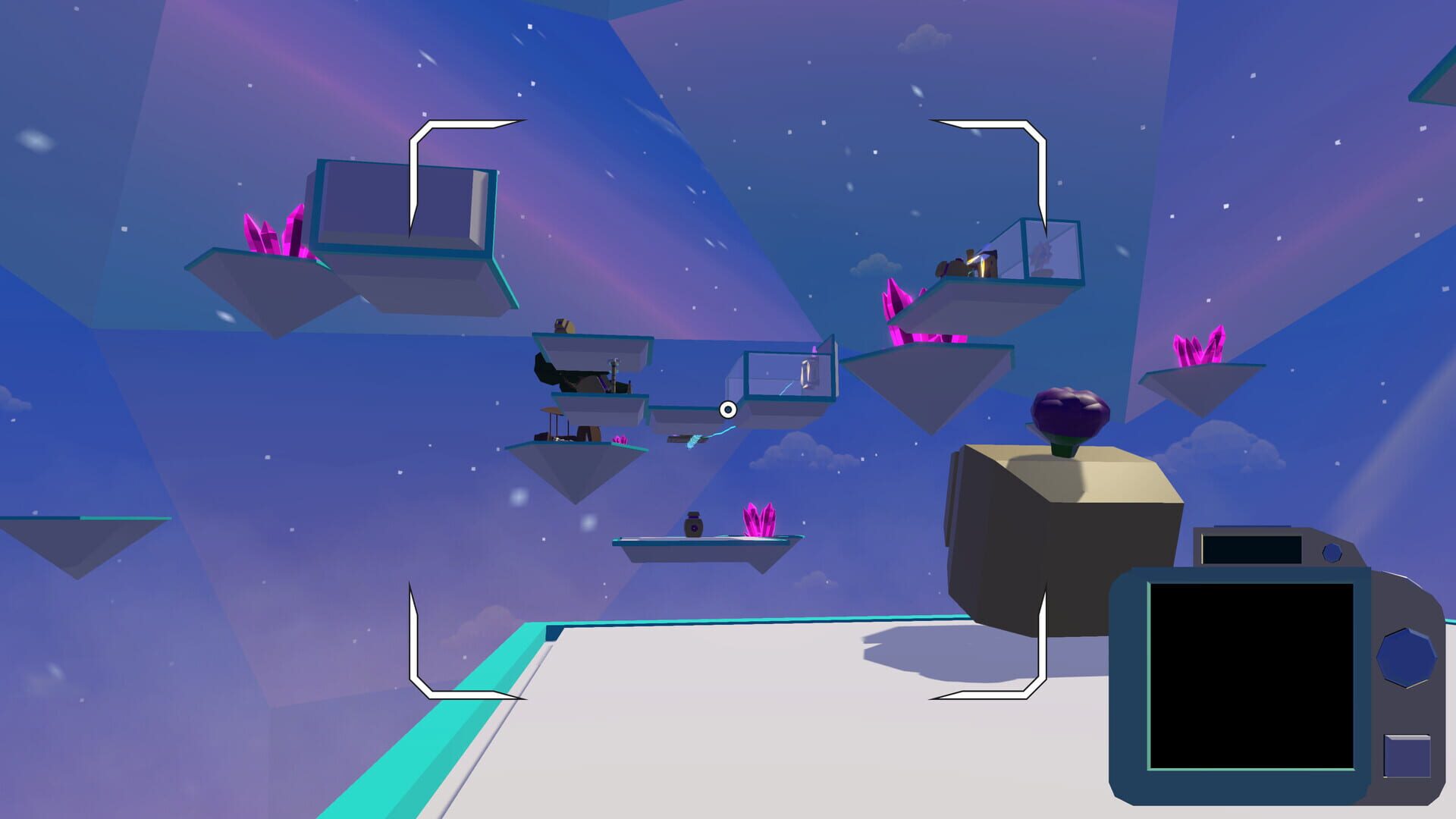The image size is (1456, 819).
Task: Click the white target reticle in mid-air
Action: click(728, 410)
